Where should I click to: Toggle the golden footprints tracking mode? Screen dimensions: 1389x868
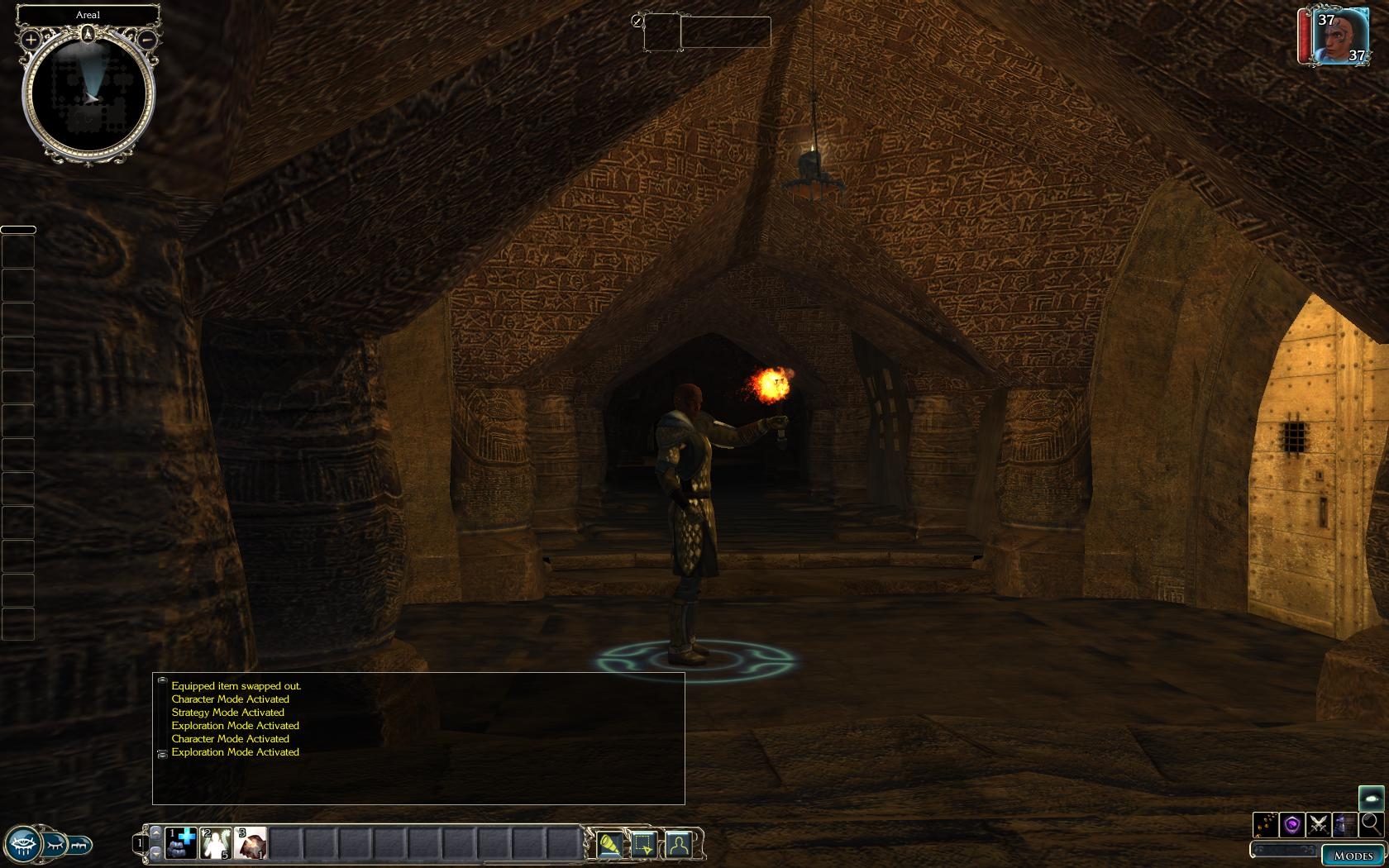(x=1266, y=824)
